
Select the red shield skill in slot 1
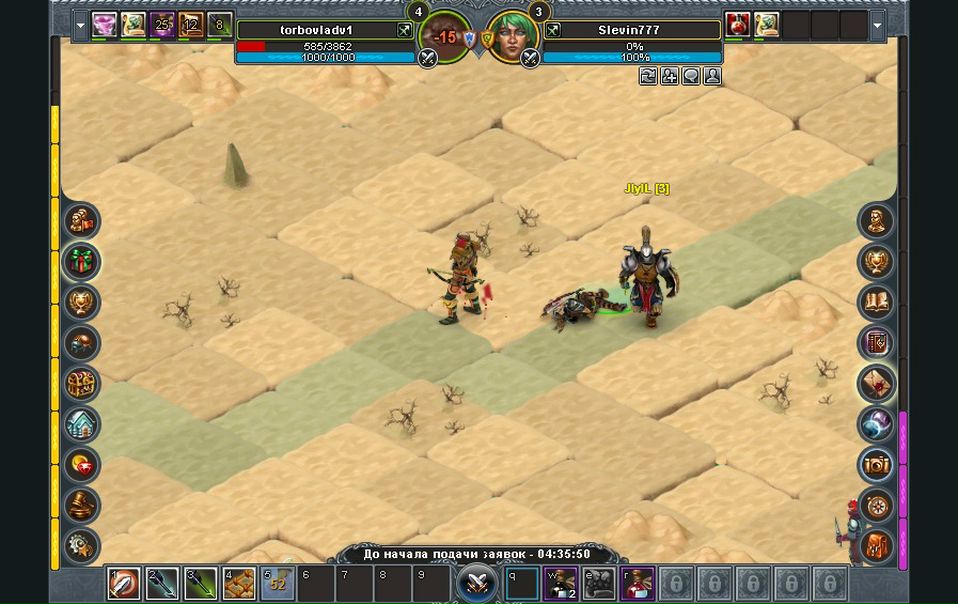coord(124,583)
